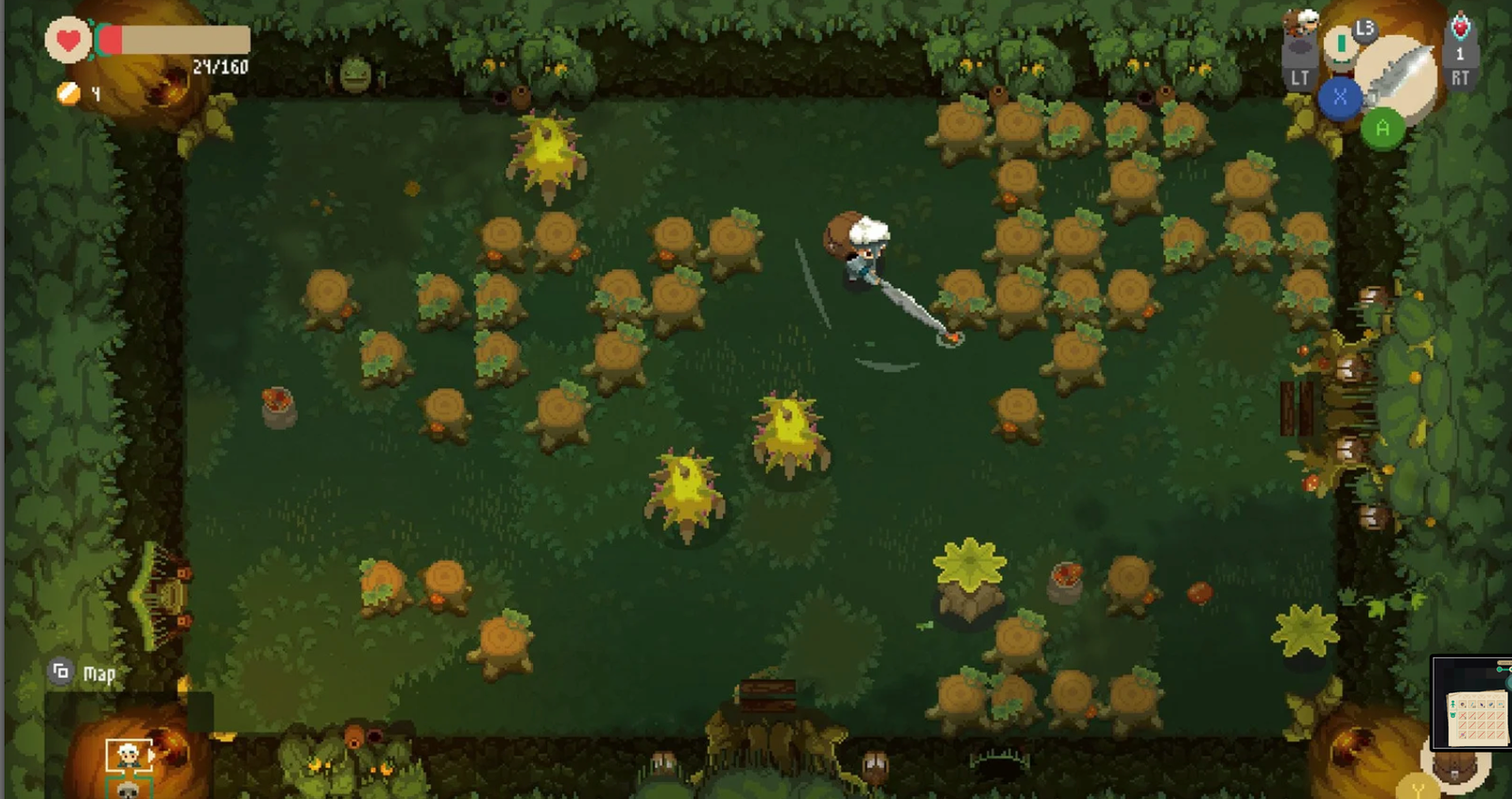Click the arrow beside the hero portrait frame
This screenshot has height=799, width=1512.
pyautogui.click(x=150, y=754)
